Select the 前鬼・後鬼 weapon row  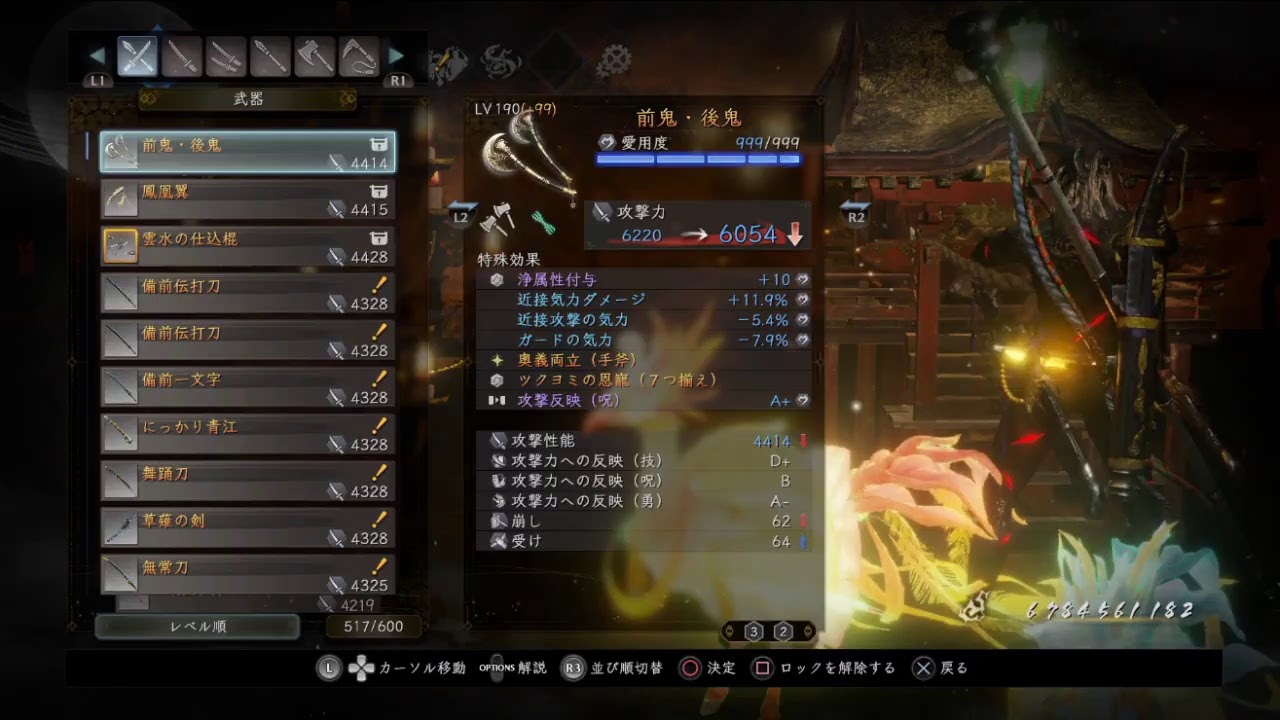point(247,152)
